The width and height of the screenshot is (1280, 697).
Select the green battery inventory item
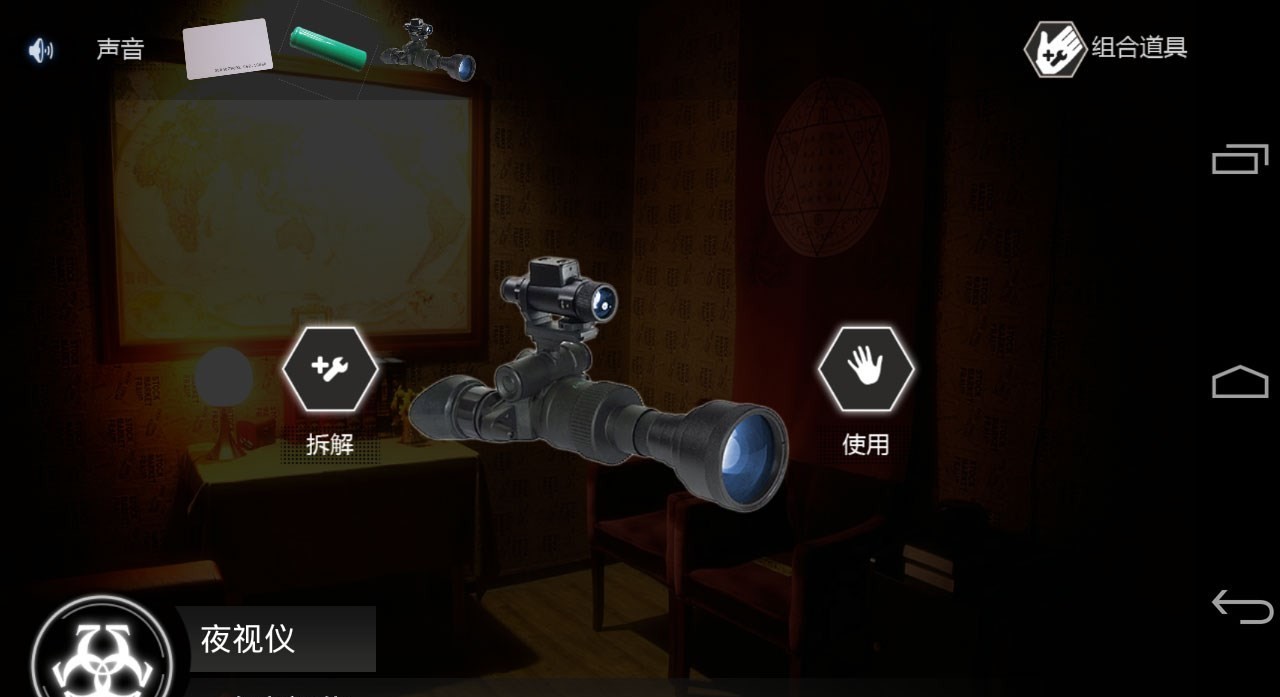point(329,47)
